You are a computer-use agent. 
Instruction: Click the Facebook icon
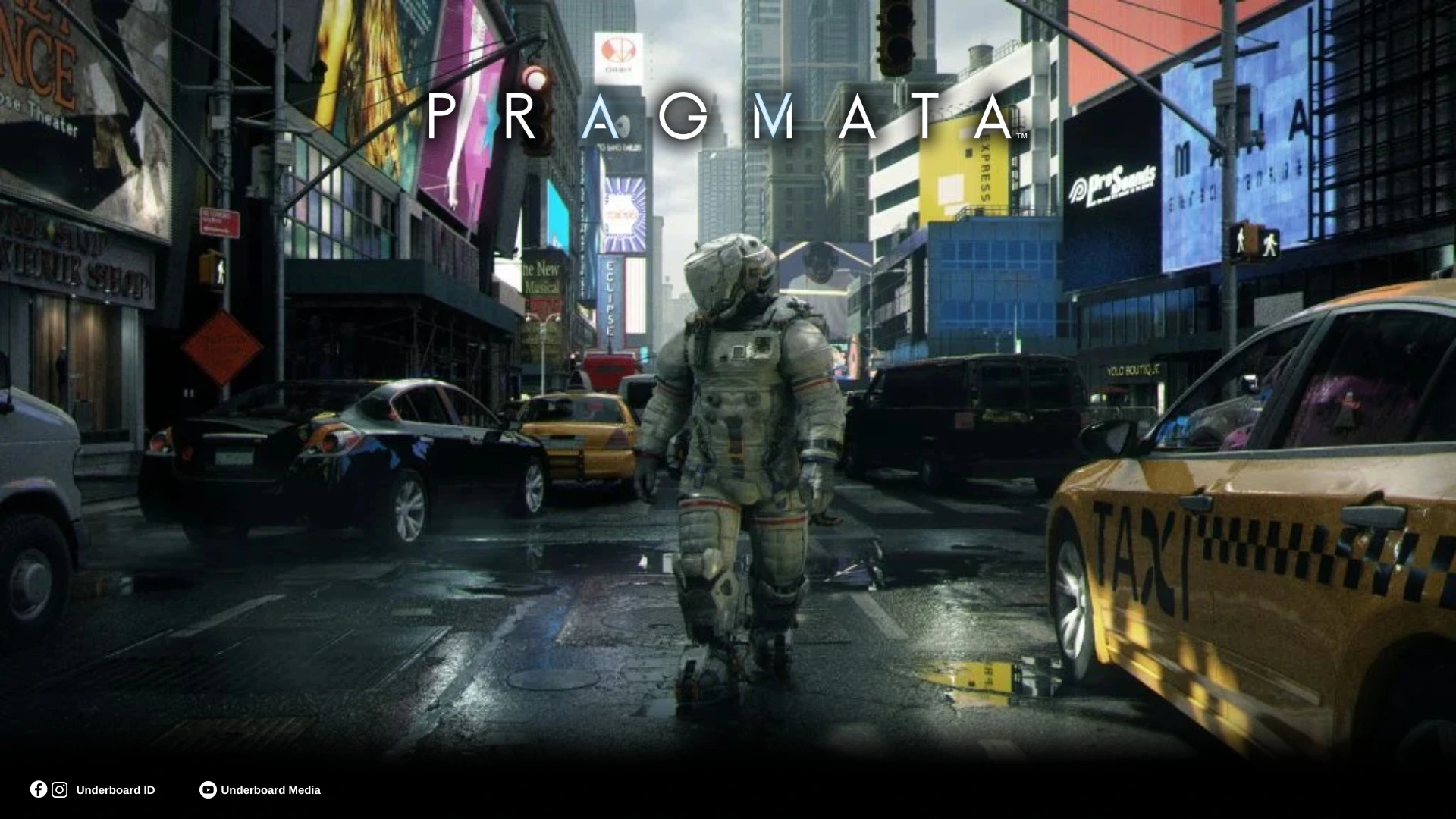pyautogui.click(x=39, y=789)
